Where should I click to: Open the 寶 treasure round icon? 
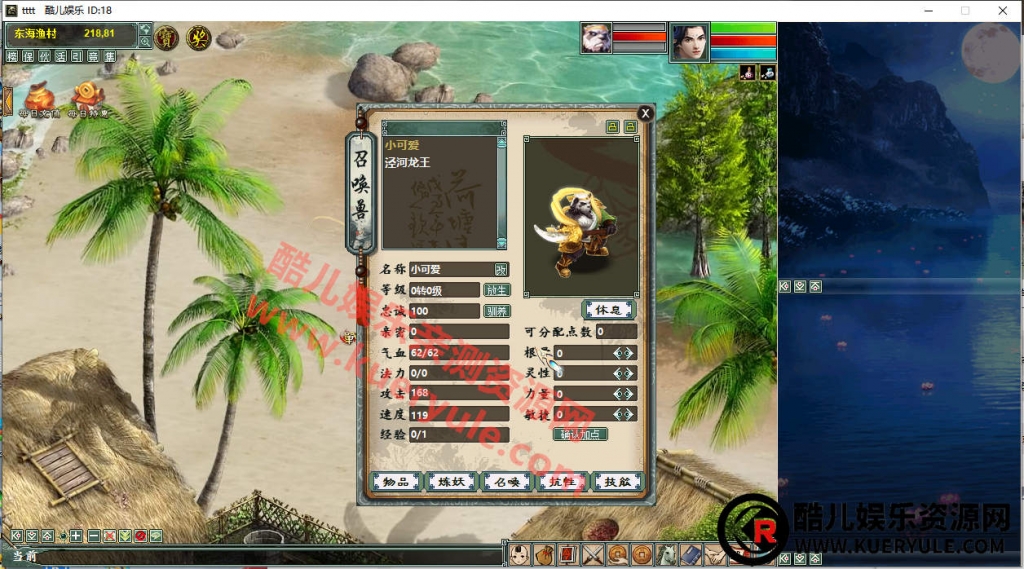click(166, 37)
